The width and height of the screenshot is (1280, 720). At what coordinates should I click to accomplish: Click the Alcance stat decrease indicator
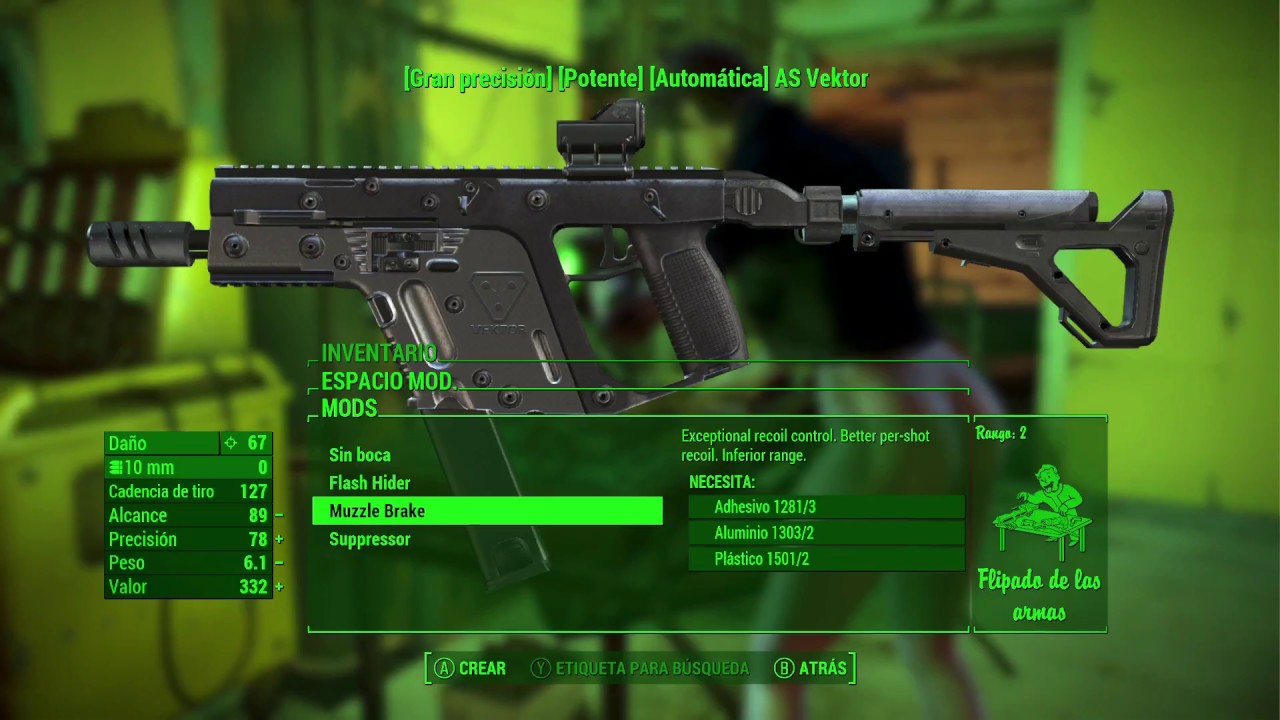point(277,515)
